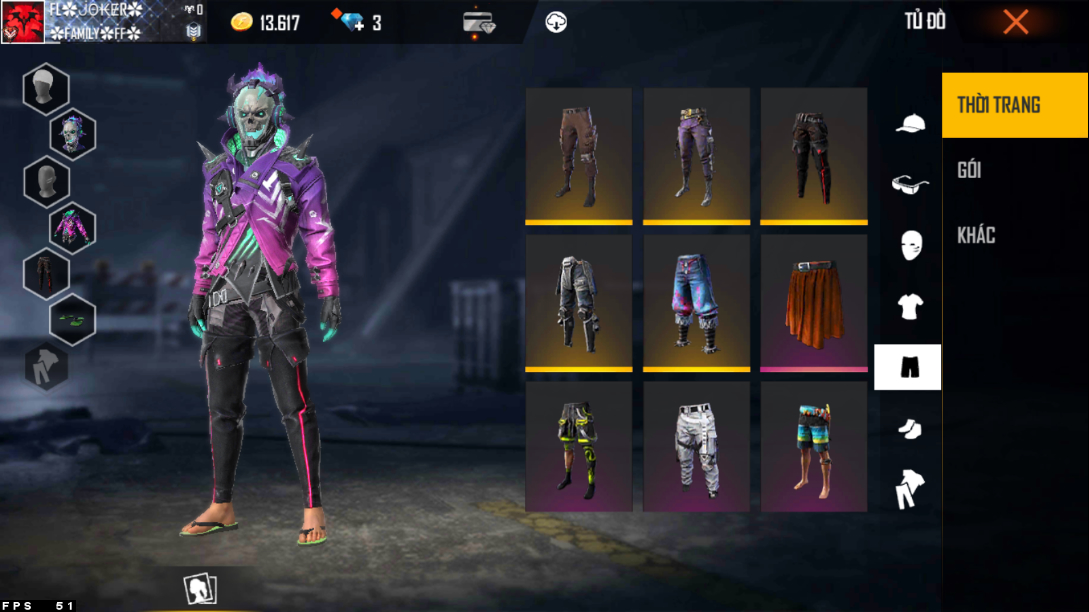The image size is (1089, 612).
Task: Click the gold coin balance
Action: pyautogui.click(x=265, y=22)
